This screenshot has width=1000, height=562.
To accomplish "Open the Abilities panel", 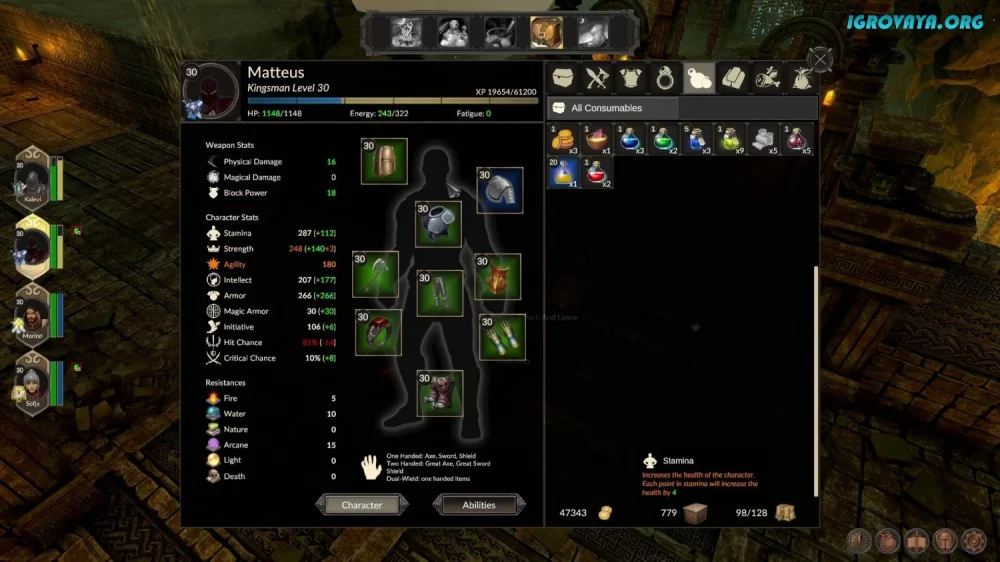I will click(x=479, y=505).
